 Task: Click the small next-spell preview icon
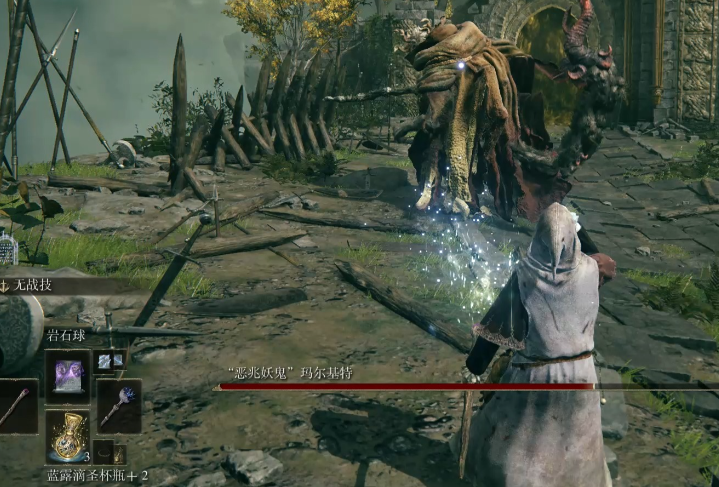110,360
